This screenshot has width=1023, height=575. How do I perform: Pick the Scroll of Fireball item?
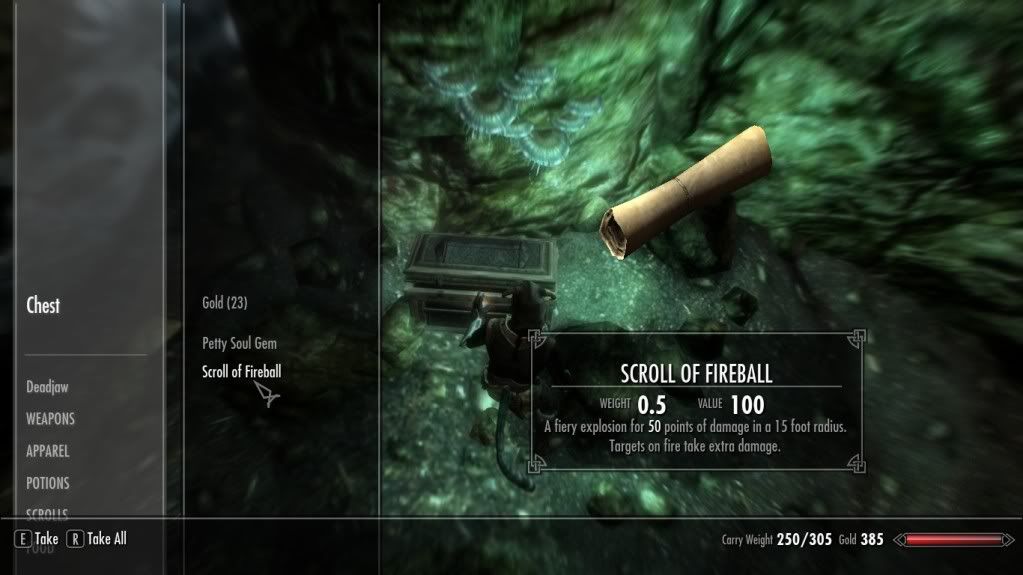click(x=241, y=372)
